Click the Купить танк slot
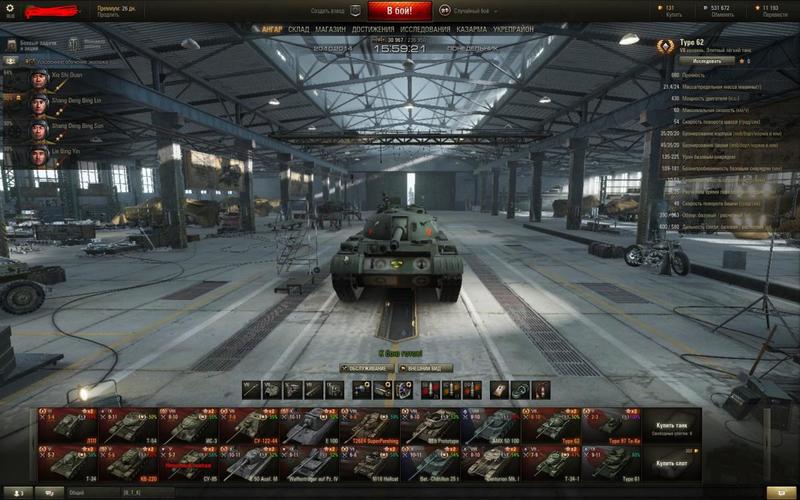The height and width of the screenshot is (500, 800). 672,427
